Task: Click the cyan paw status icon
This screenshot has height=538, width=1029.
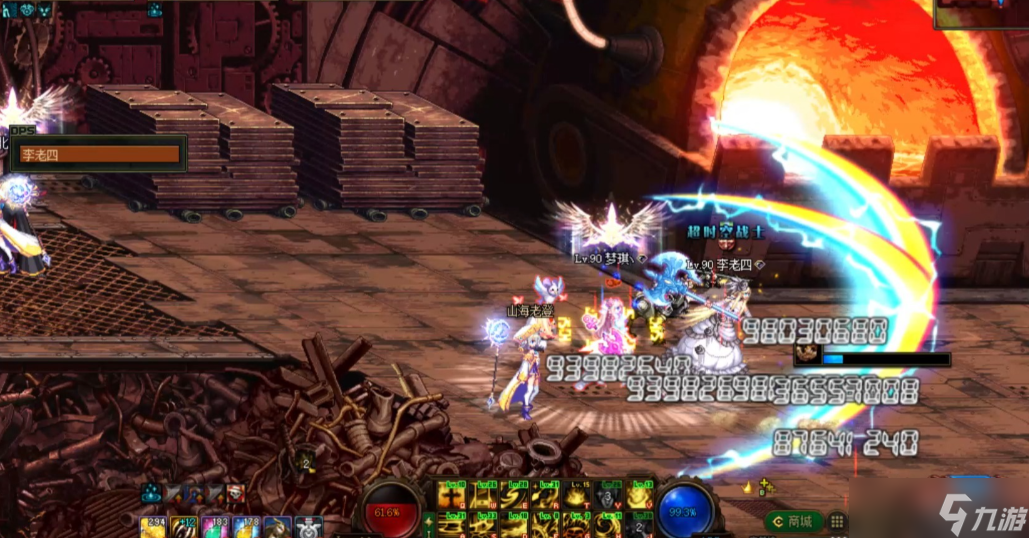Action: click(152, 491)
